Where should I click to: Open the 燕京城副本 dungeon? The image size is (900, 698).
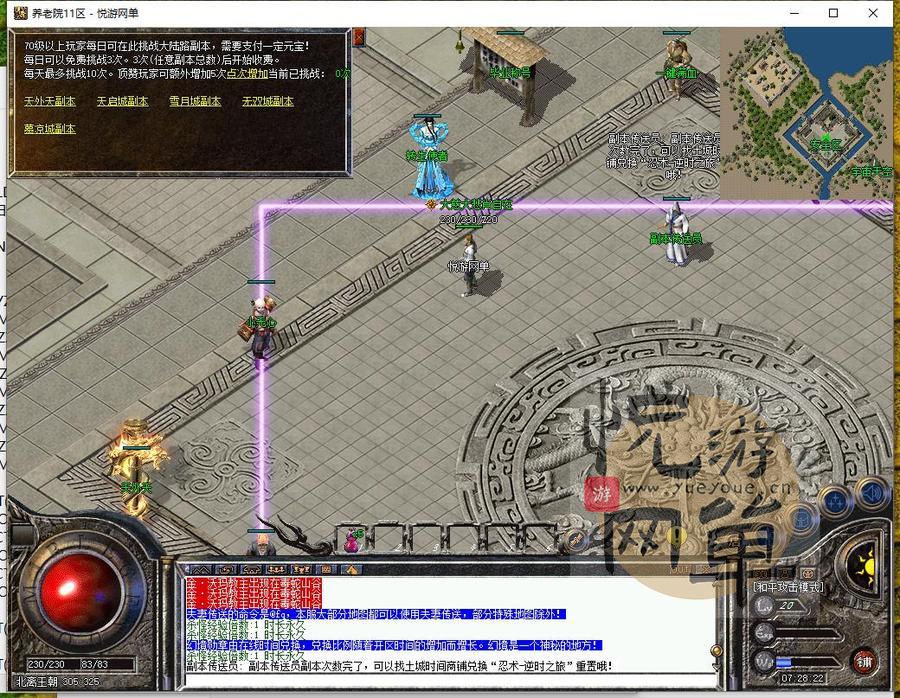click(49, 128)
